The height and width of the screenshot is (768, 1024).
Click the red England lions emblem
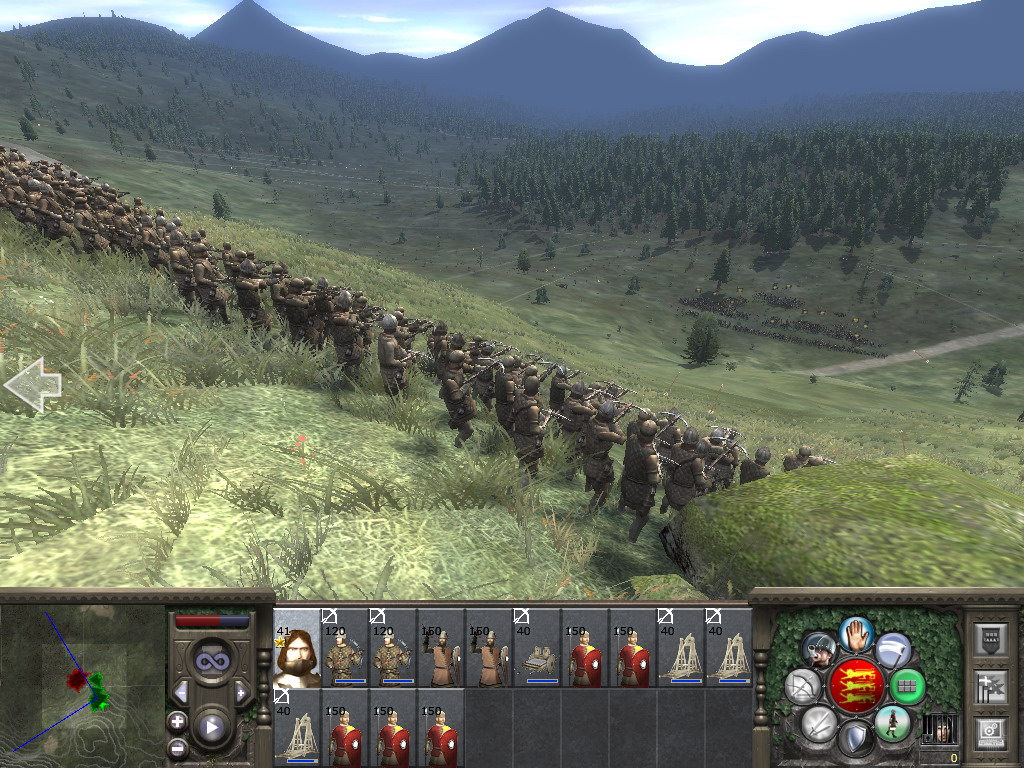coord(856,686)
